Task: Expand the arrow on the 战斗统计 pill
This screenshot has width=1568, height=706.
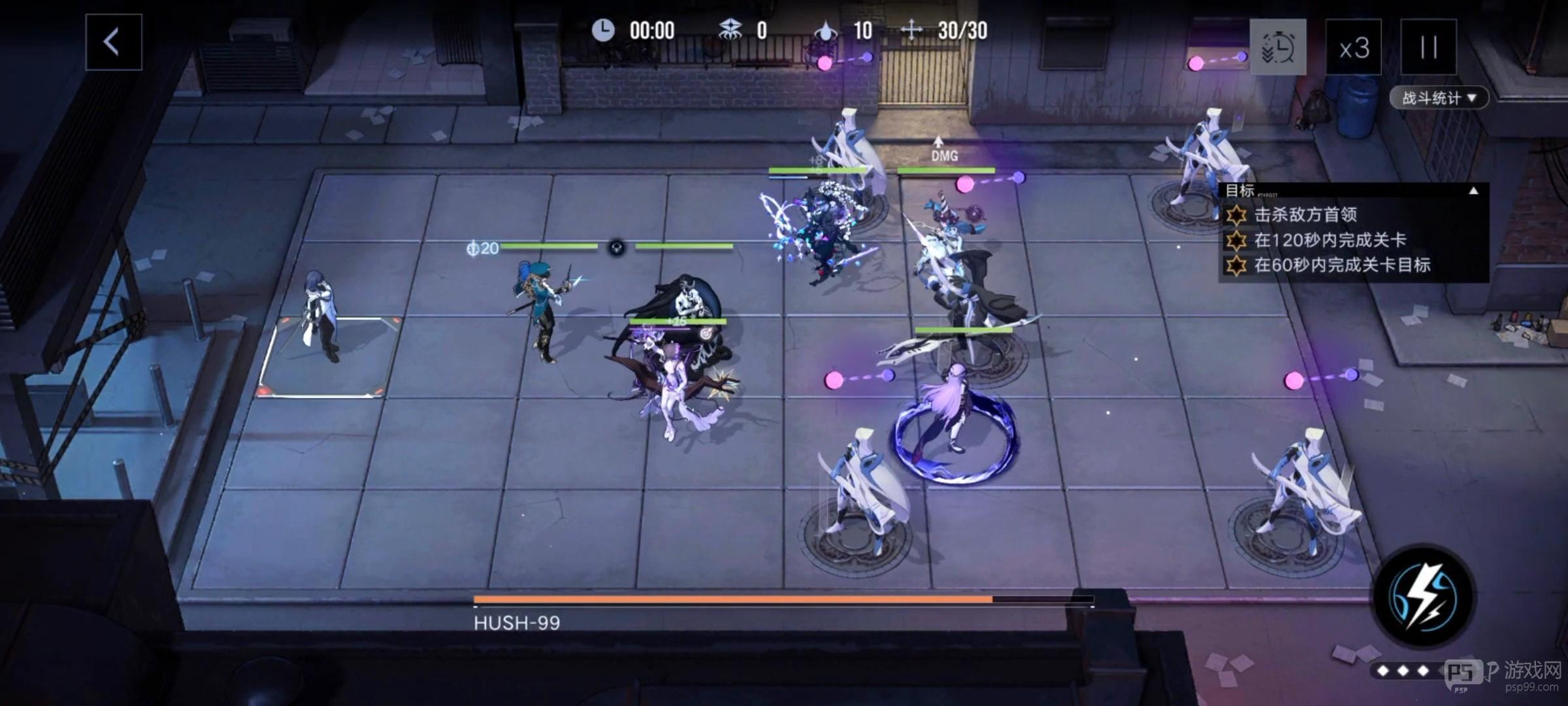Action: click(x=1472, y=98)
